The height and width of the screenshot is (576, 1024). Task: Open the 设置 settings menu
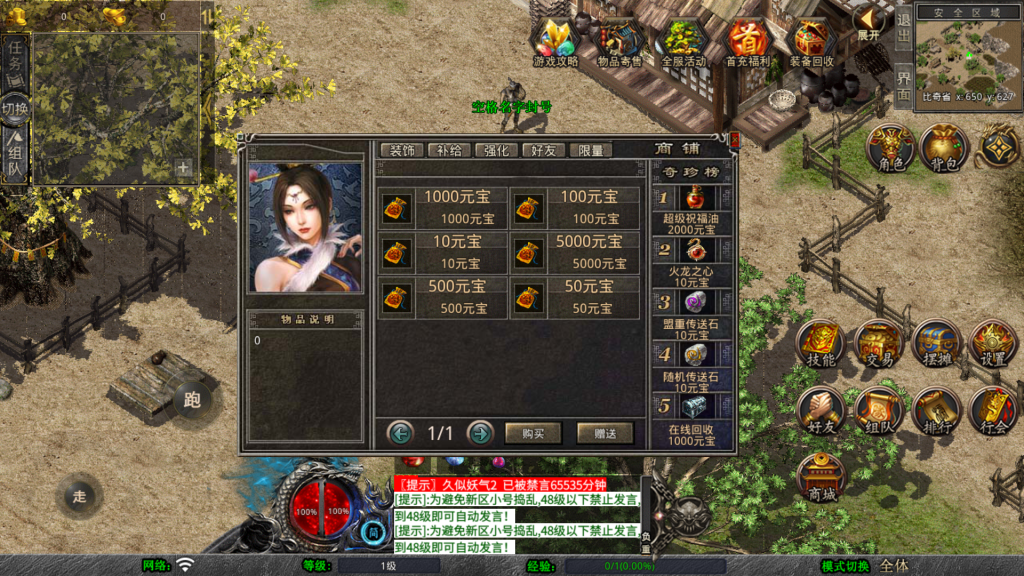[992, 345]
